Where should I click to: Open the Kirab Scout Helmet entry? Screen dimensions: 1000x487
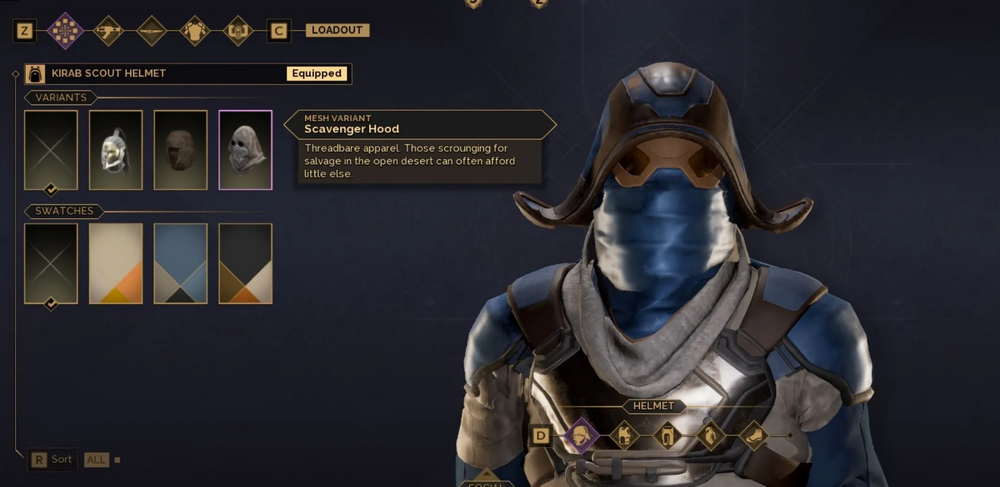pyautogui.click(x=188, y=74)
